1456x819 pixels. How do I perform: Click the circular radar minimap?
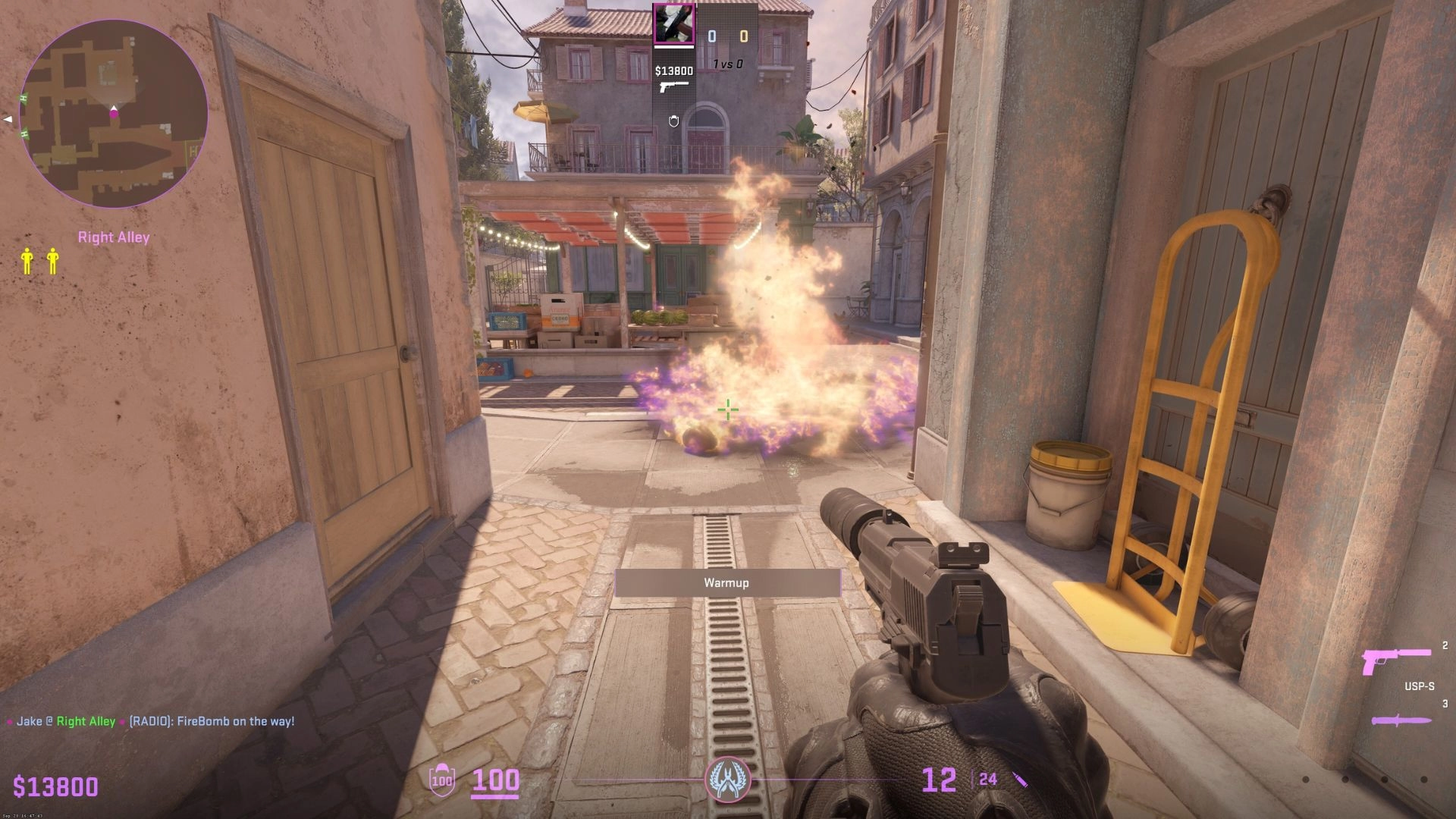(x=114, y=114)
